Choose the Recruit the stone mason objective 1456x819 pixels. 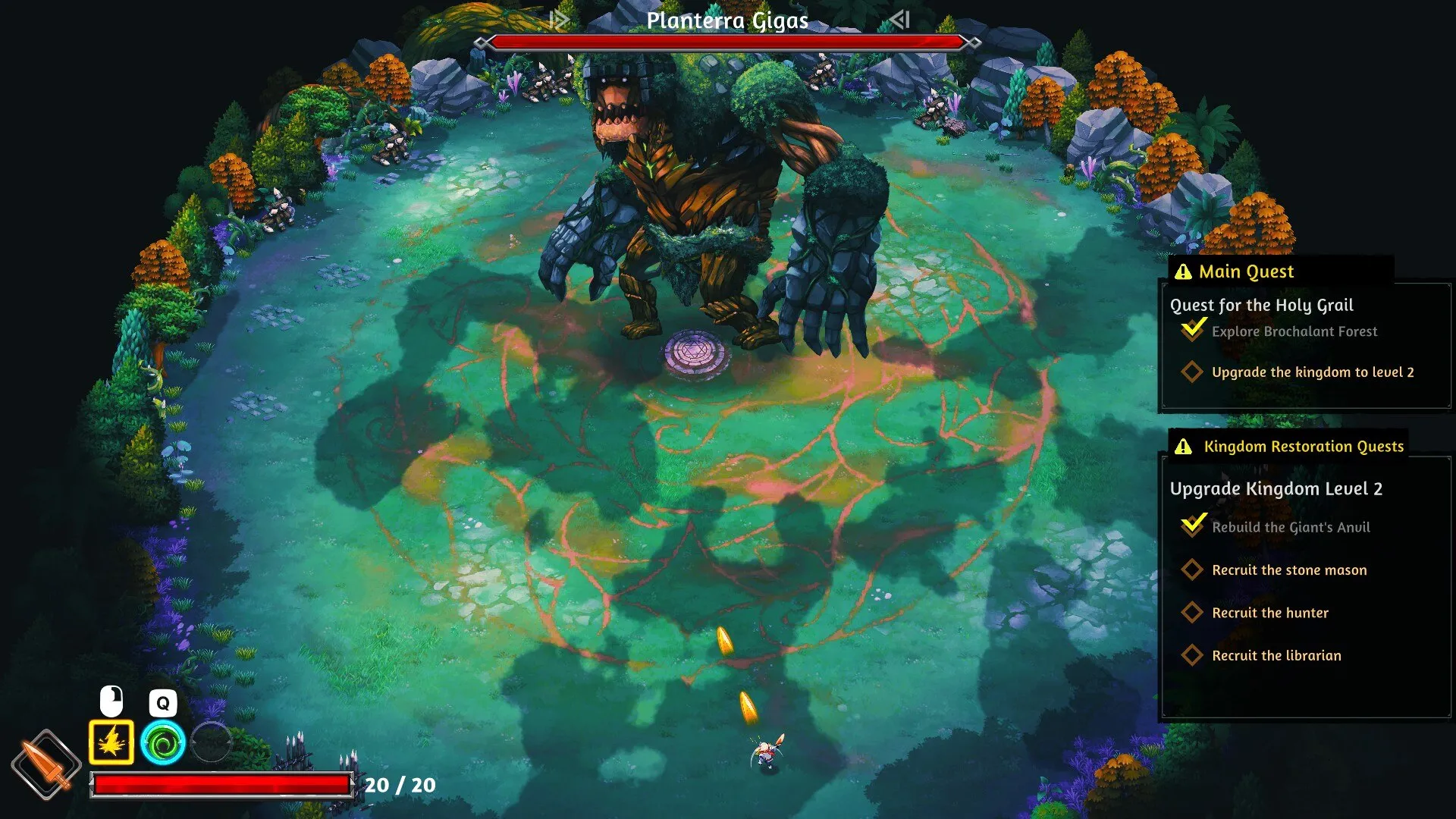tap(1288, 570)
